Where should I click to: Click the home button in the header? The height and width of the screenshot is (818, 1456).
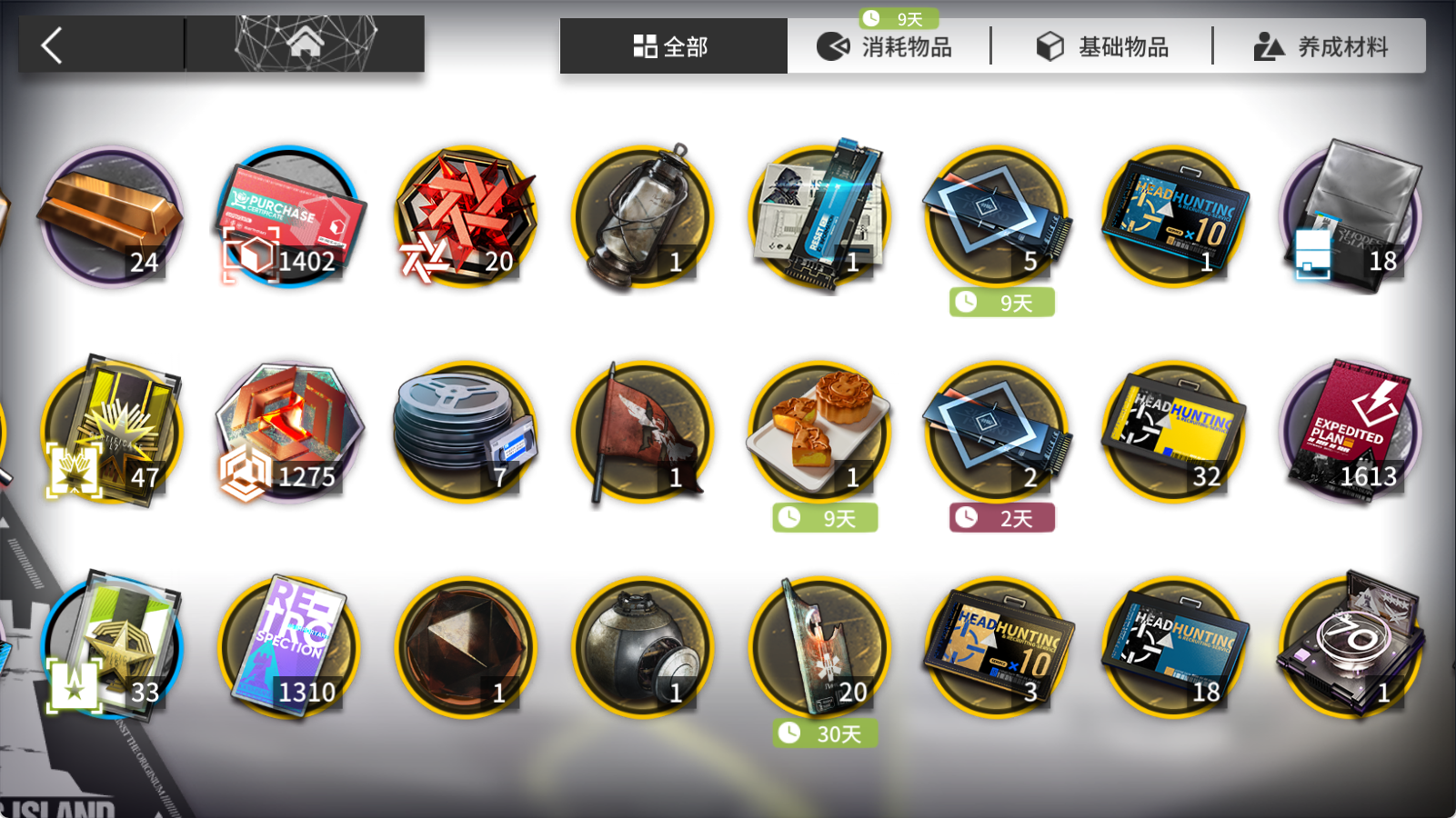tap(306, 40)
